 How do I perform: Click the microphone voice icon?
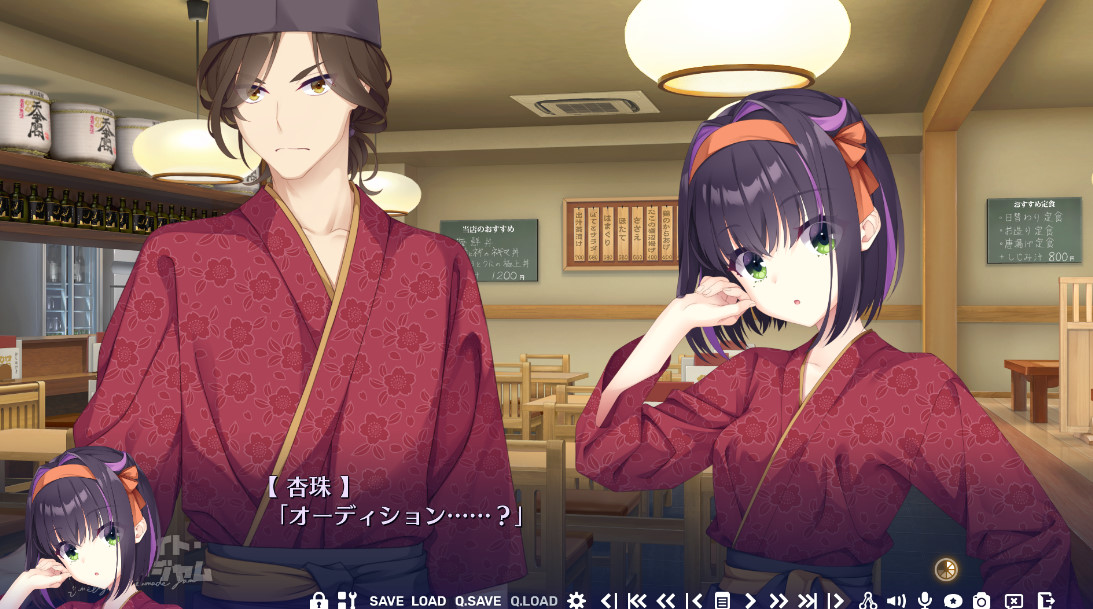click(x=925, y=601)
